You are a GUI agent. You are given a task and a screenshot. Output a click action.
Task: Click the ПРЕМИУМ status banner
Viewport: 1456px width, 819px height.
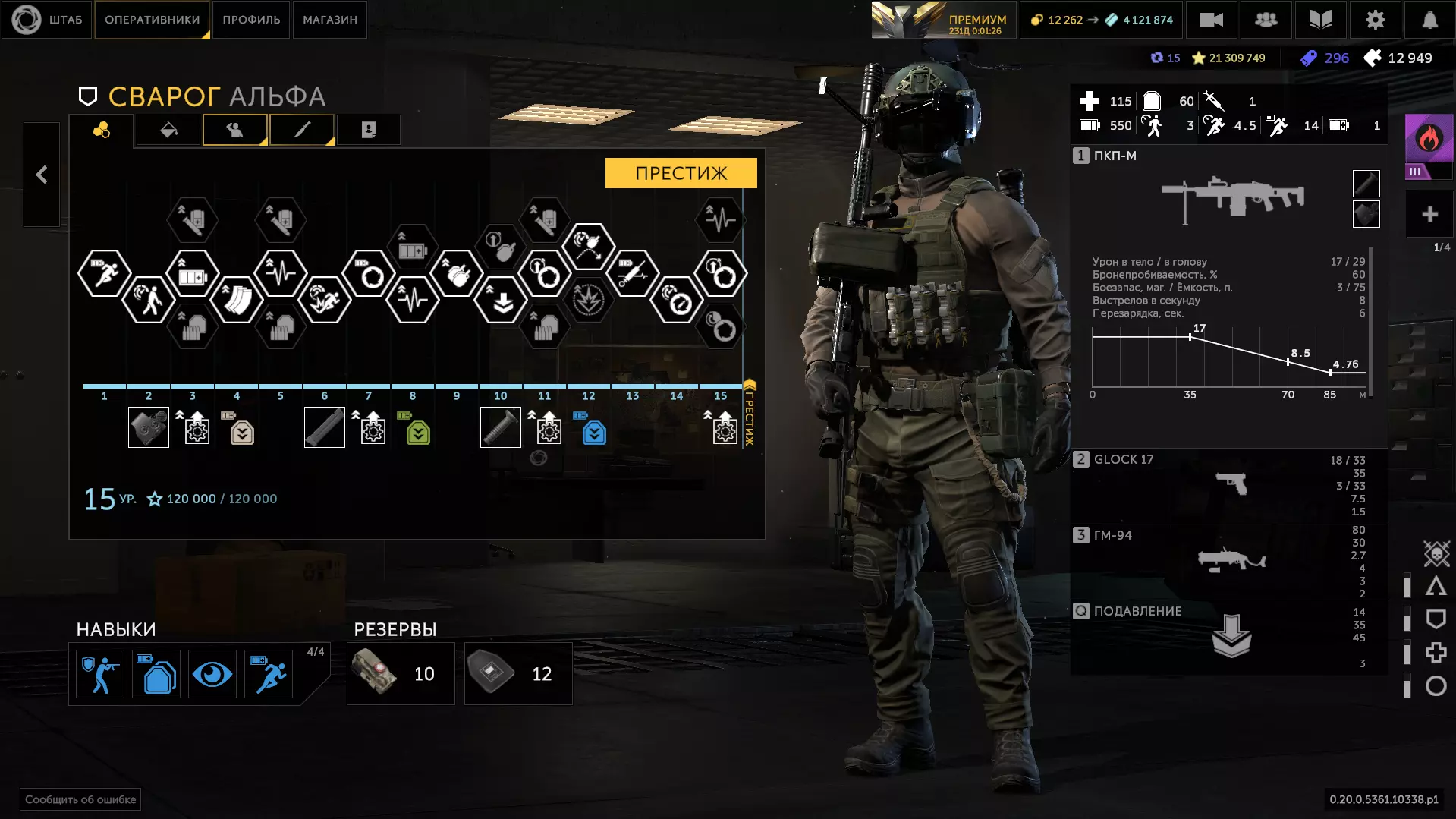click(941, 20)
